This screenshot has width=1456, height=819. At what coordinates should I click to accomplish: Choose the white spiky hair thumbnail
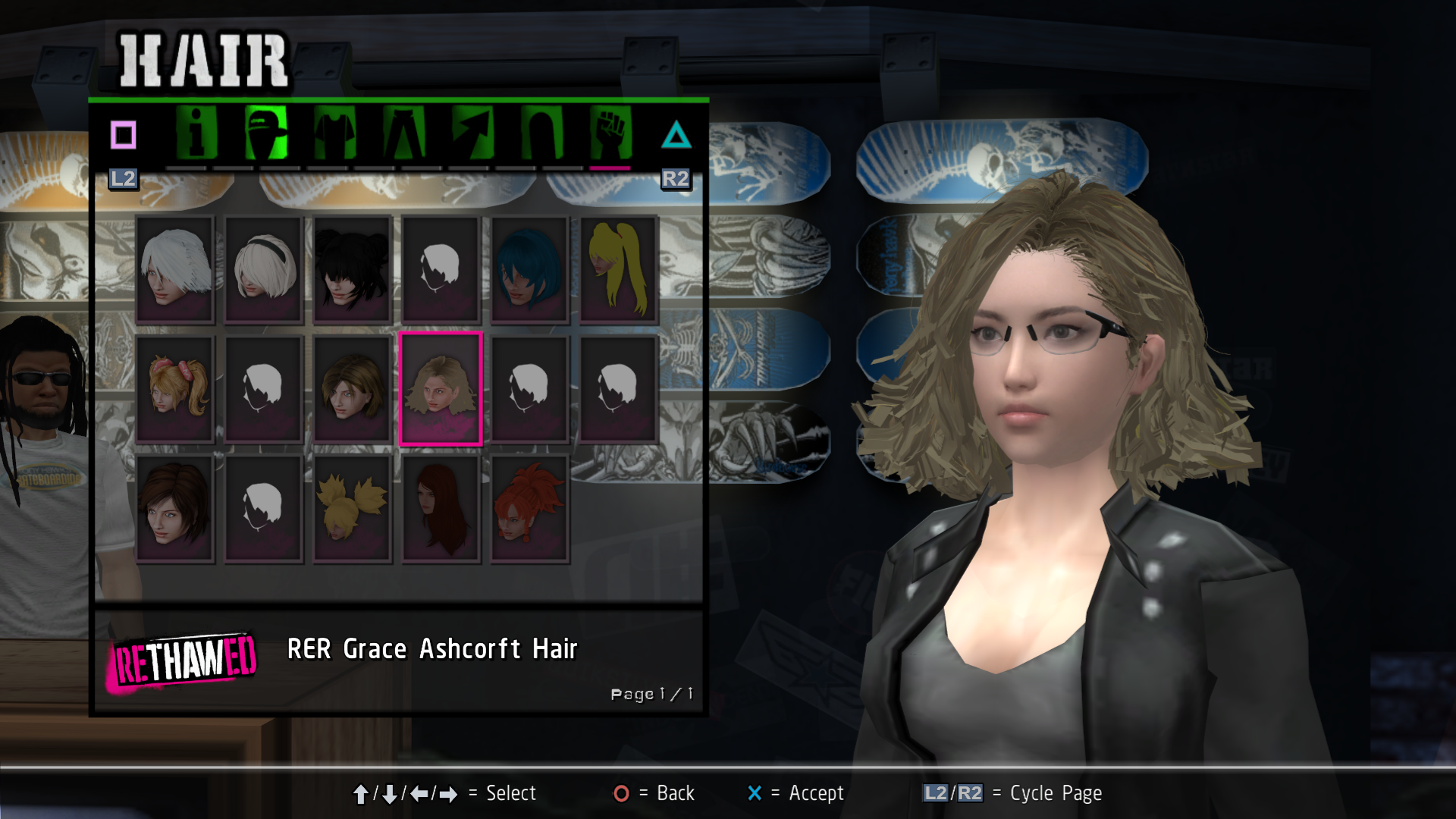(175, 270)
